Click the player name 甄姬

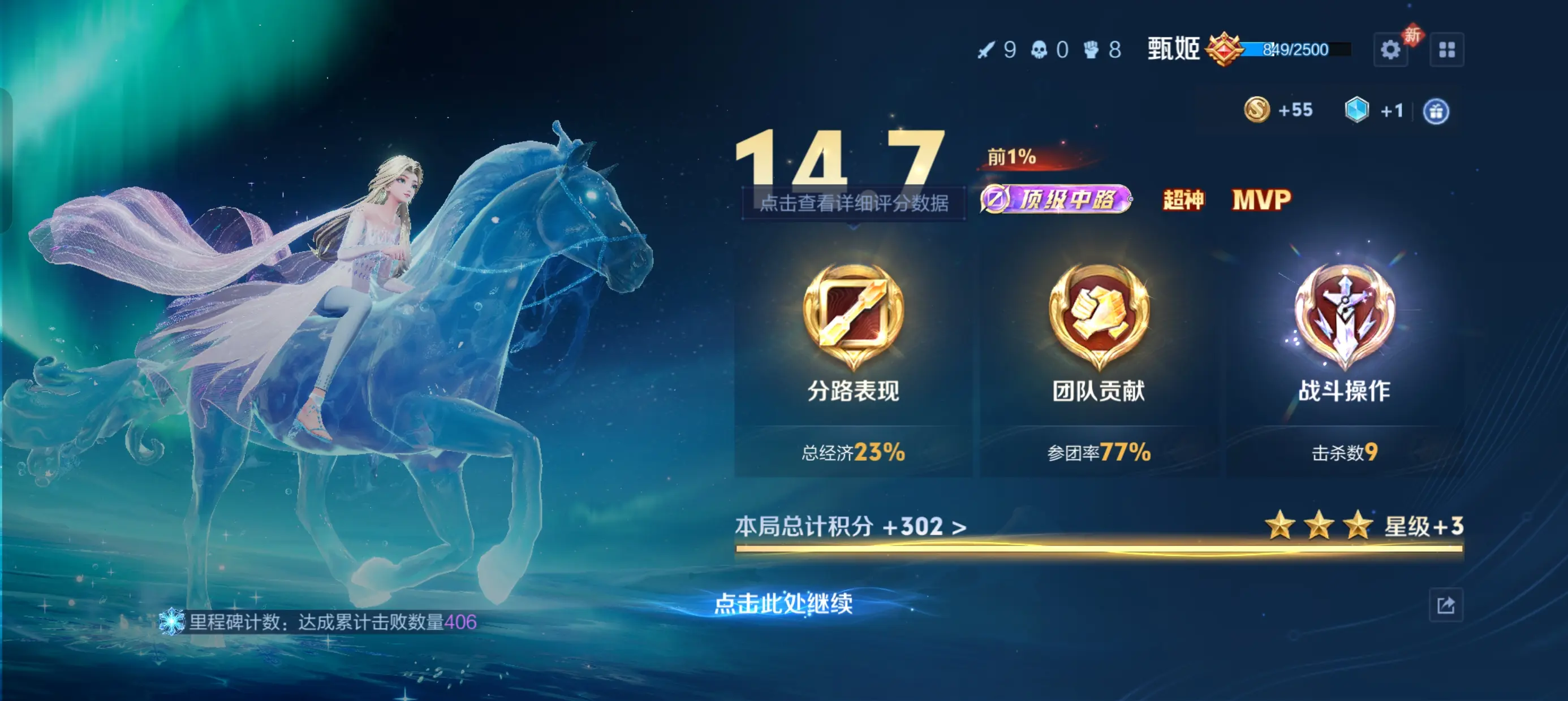click(x=1174, y=49)
